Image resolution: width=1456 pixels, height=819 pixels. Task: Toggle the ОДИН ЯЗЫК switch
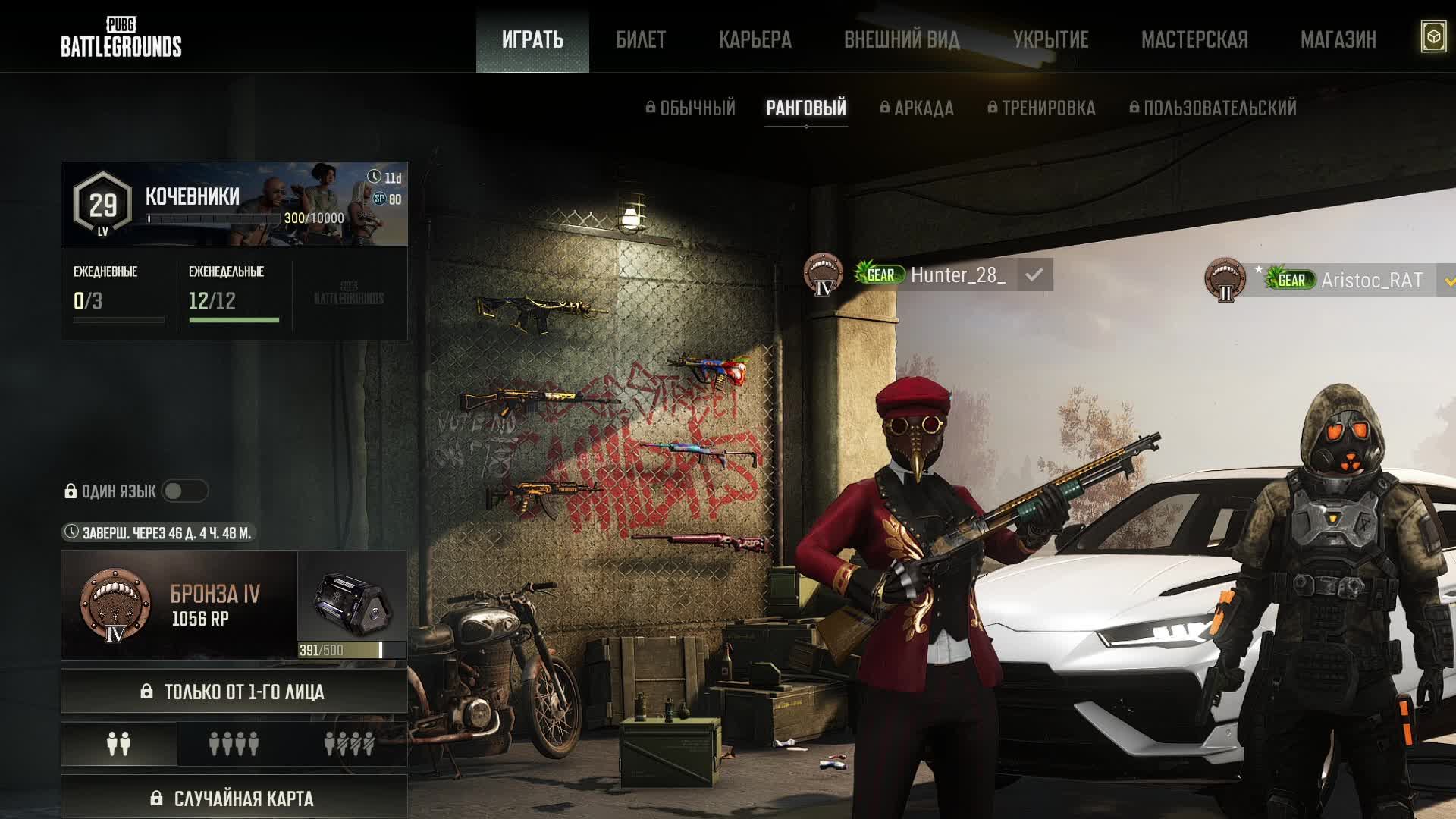(x=184, y=491)
